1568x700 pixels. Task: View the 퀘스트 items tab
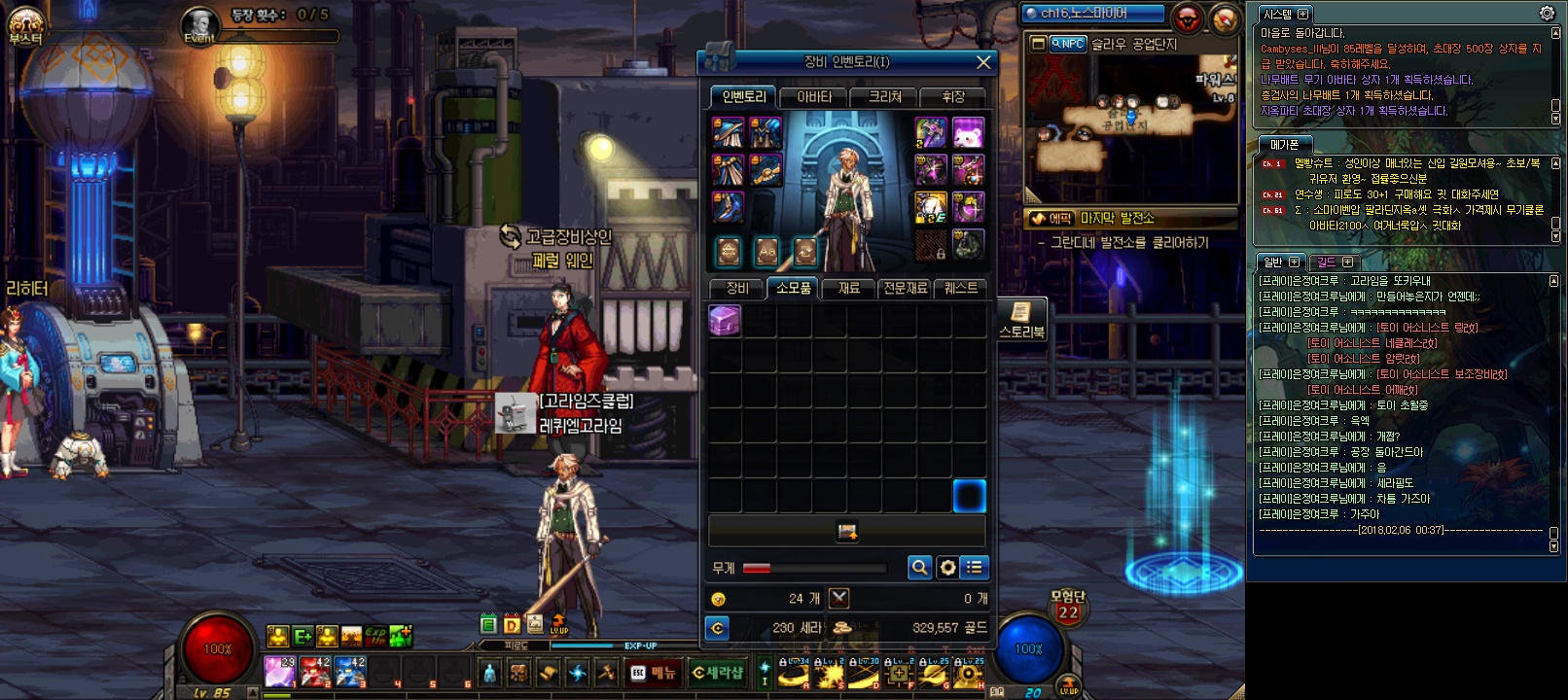point(961,289)
